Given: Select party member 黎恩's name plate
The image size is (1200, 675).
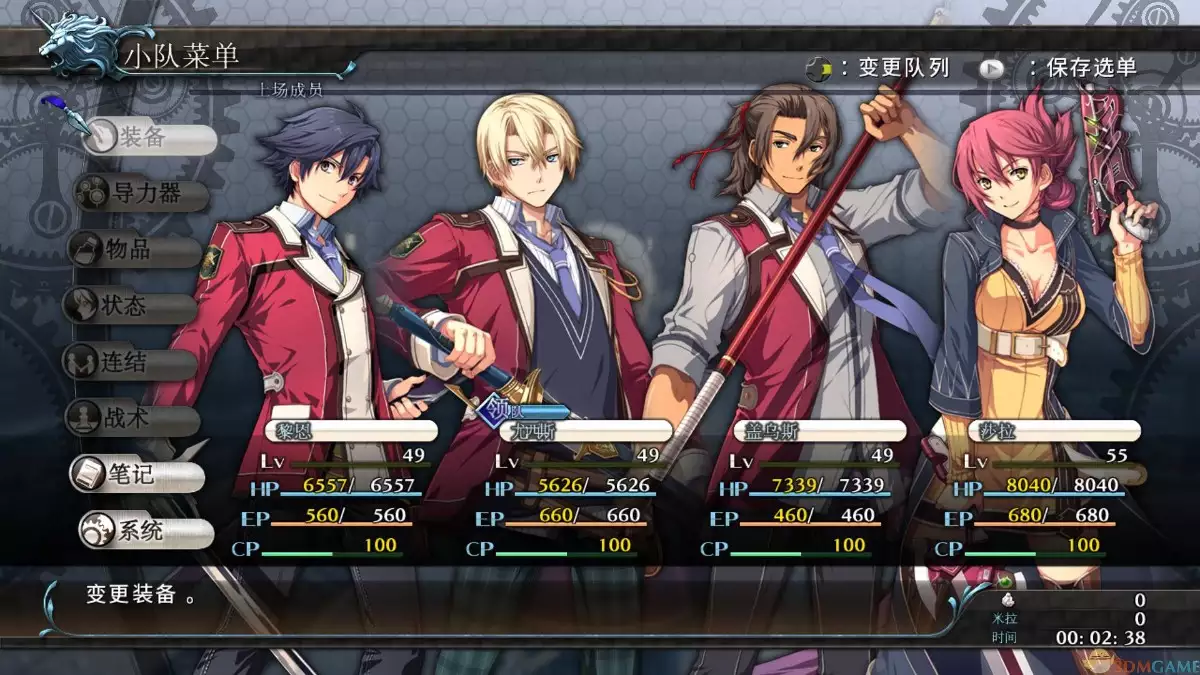Looking at the screenshot, I should coord(350,431).
